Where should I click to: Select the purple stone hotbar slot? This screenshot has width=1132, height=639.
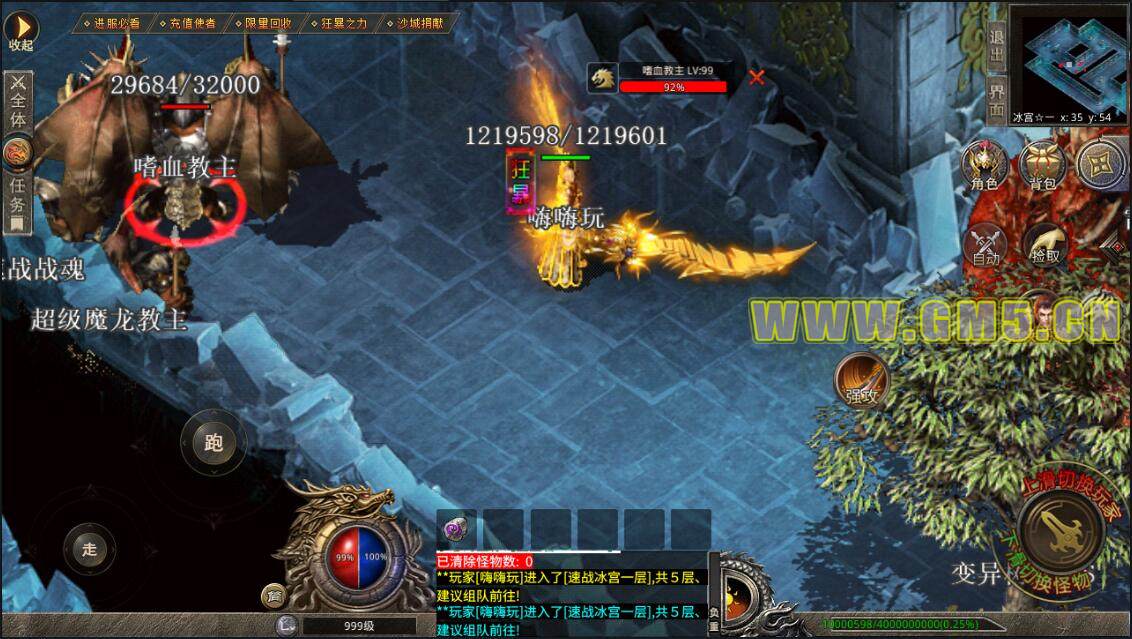(x=457, y=528)
